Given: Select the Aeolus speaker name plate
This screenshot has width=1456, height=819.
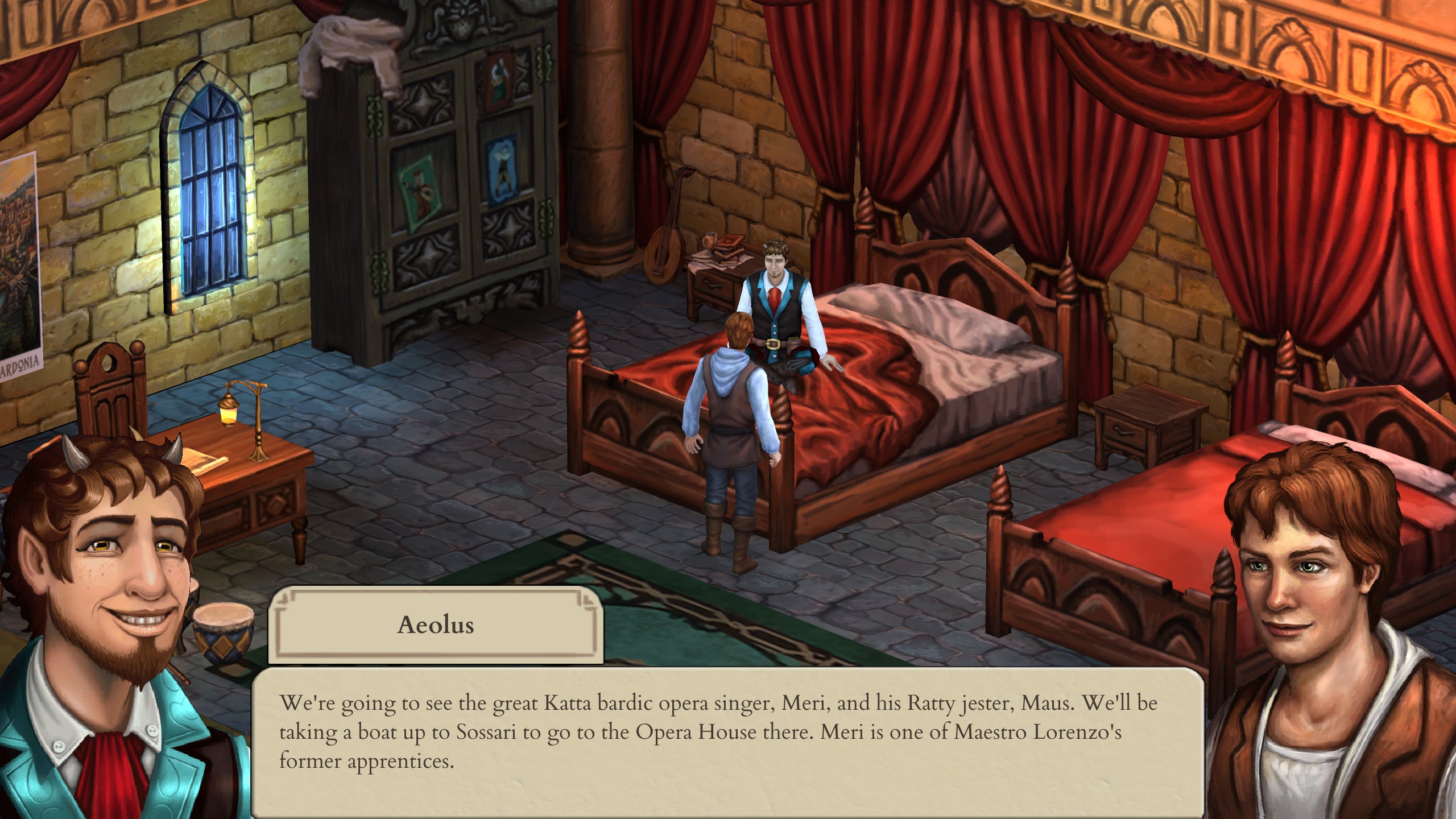Looking at the screenshot, I should [x=435, y=625].
